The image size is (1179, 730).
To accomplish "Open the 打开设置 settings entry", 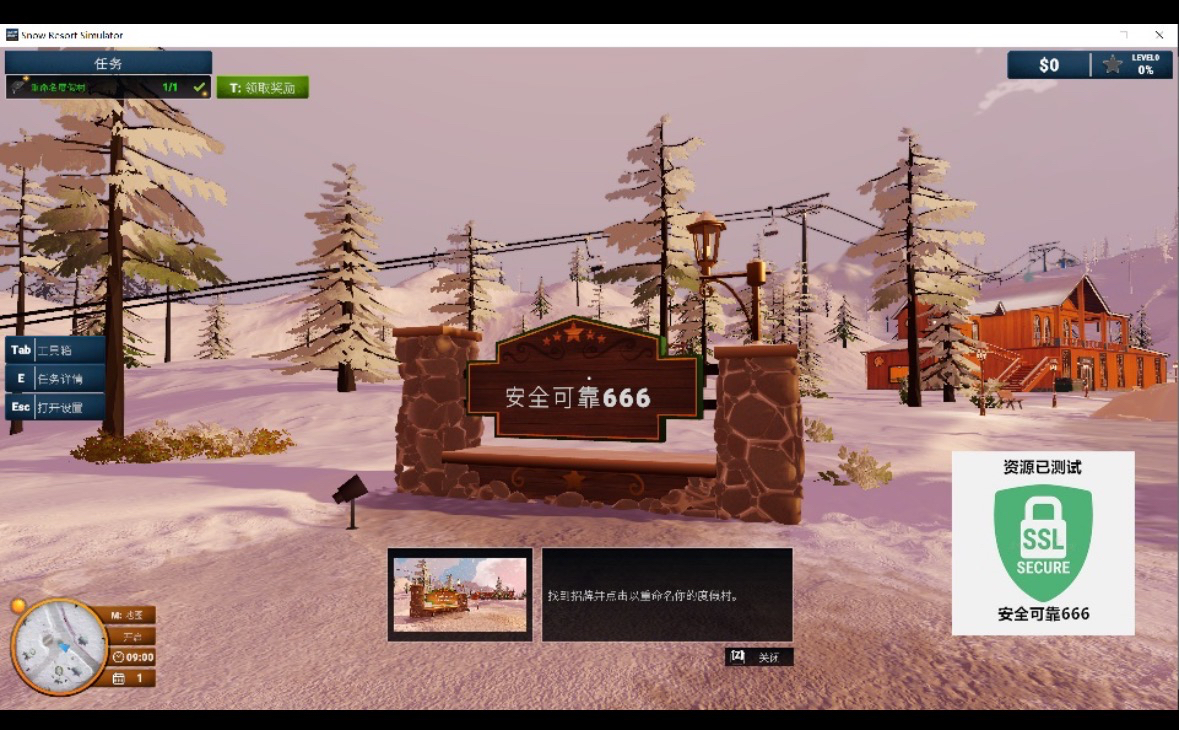I will pos(56,407).
